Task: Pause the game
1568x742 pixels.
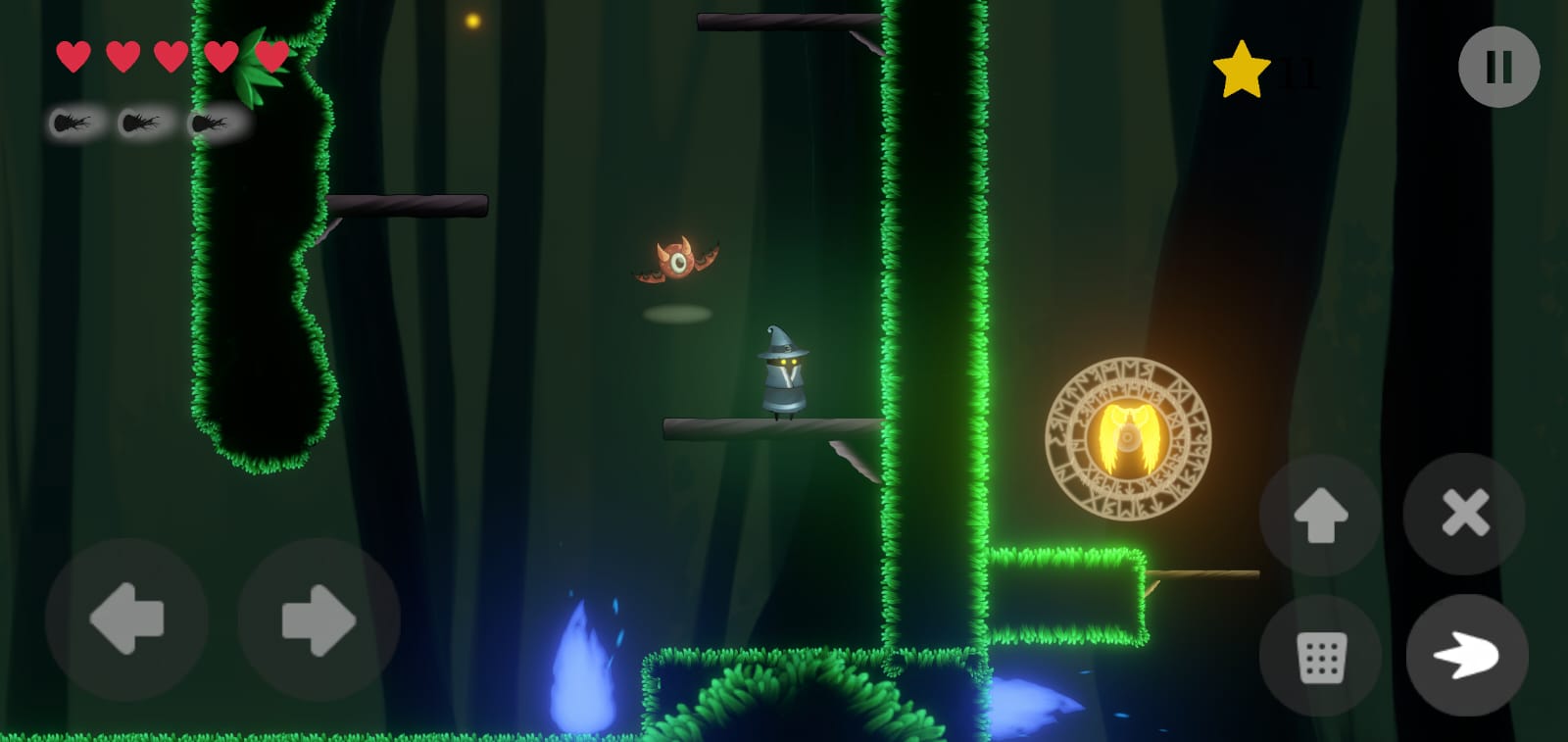Action: (1498, 67)
